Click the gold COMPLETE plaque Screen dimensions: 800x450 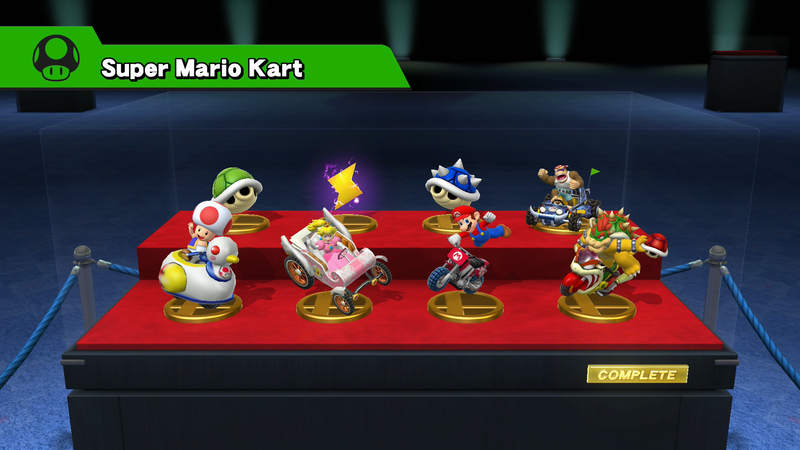(637, 375)
